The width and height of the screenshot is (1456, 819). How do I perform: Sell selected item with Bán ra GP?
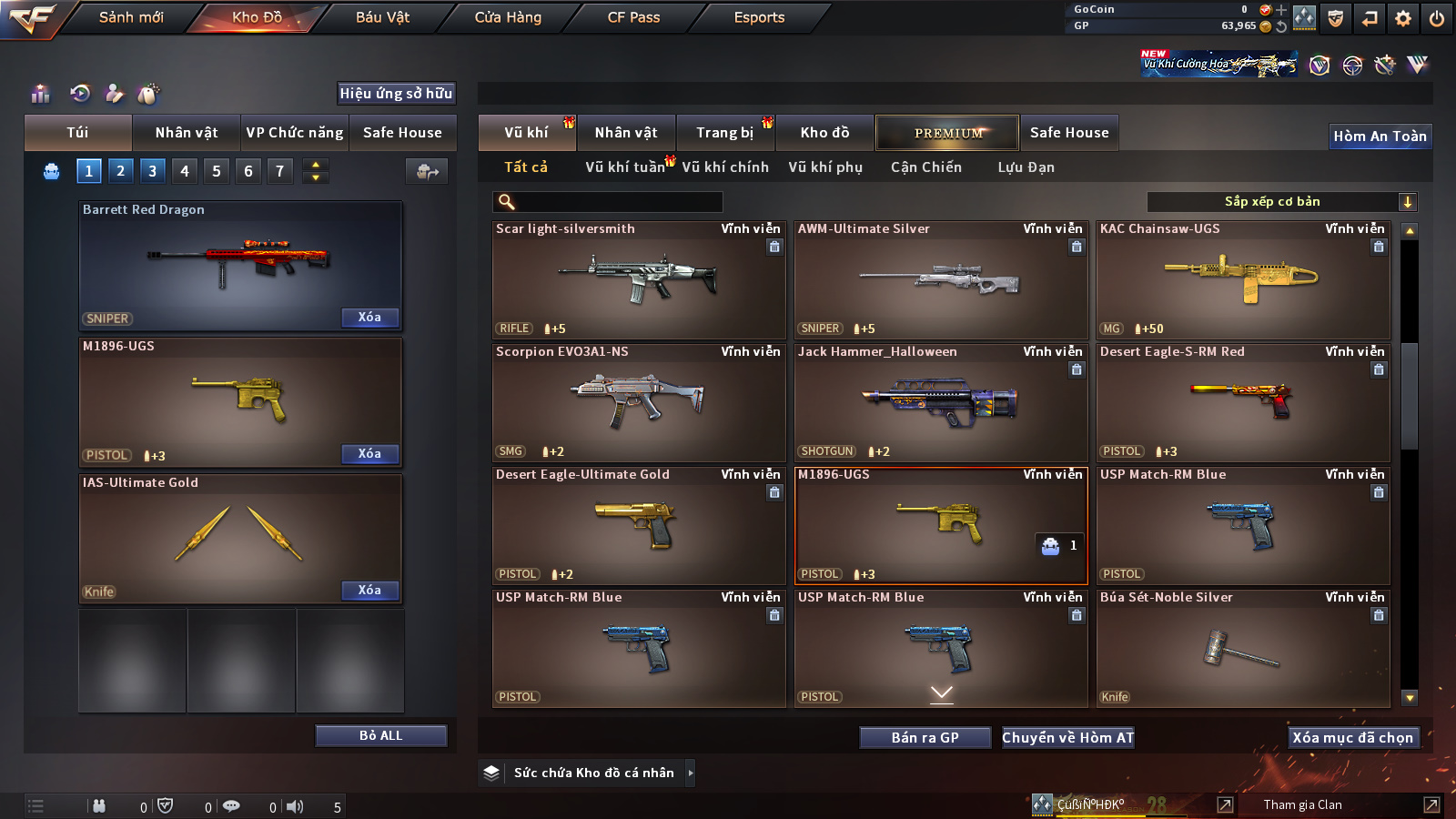coord(925,738)
